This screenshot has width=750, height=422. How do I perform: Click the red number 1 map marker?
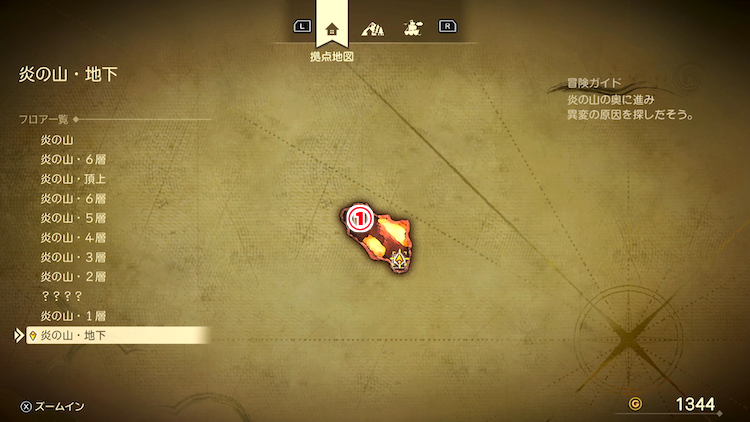tap(361, 215)
